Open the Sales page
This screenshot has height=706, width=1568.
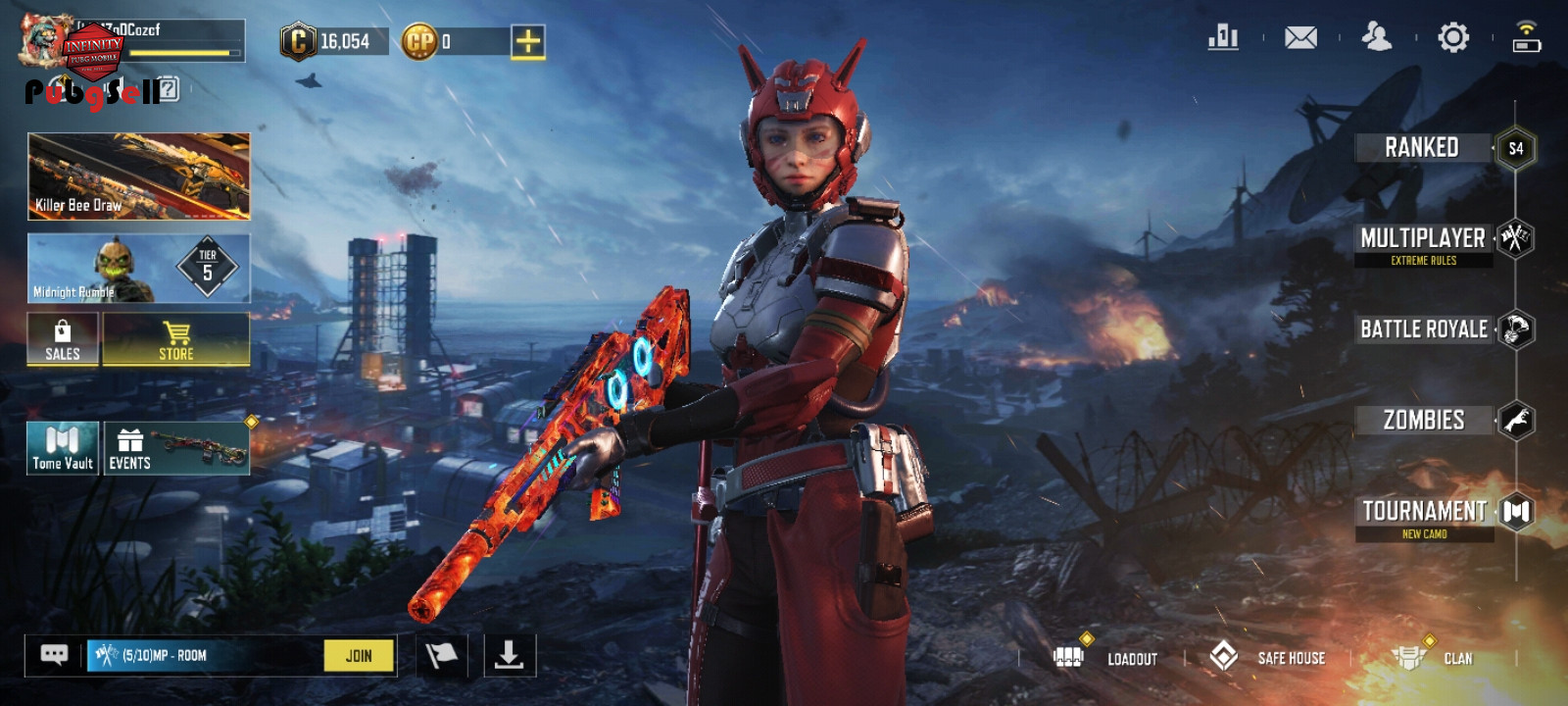pyautogui.click(x=63, y=339)
